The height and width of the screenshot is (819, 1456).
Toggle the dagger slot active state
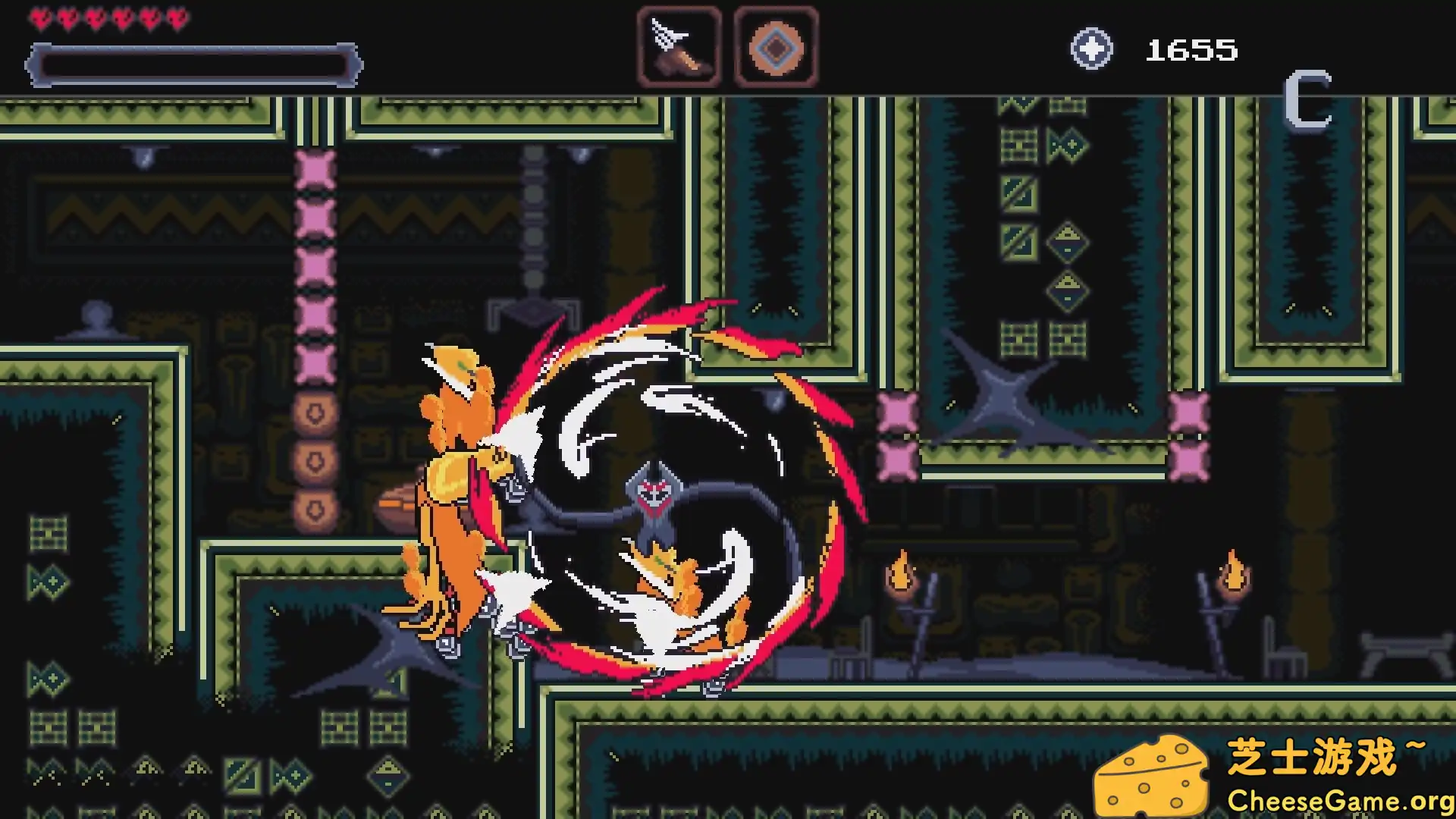tap(679, 47)
